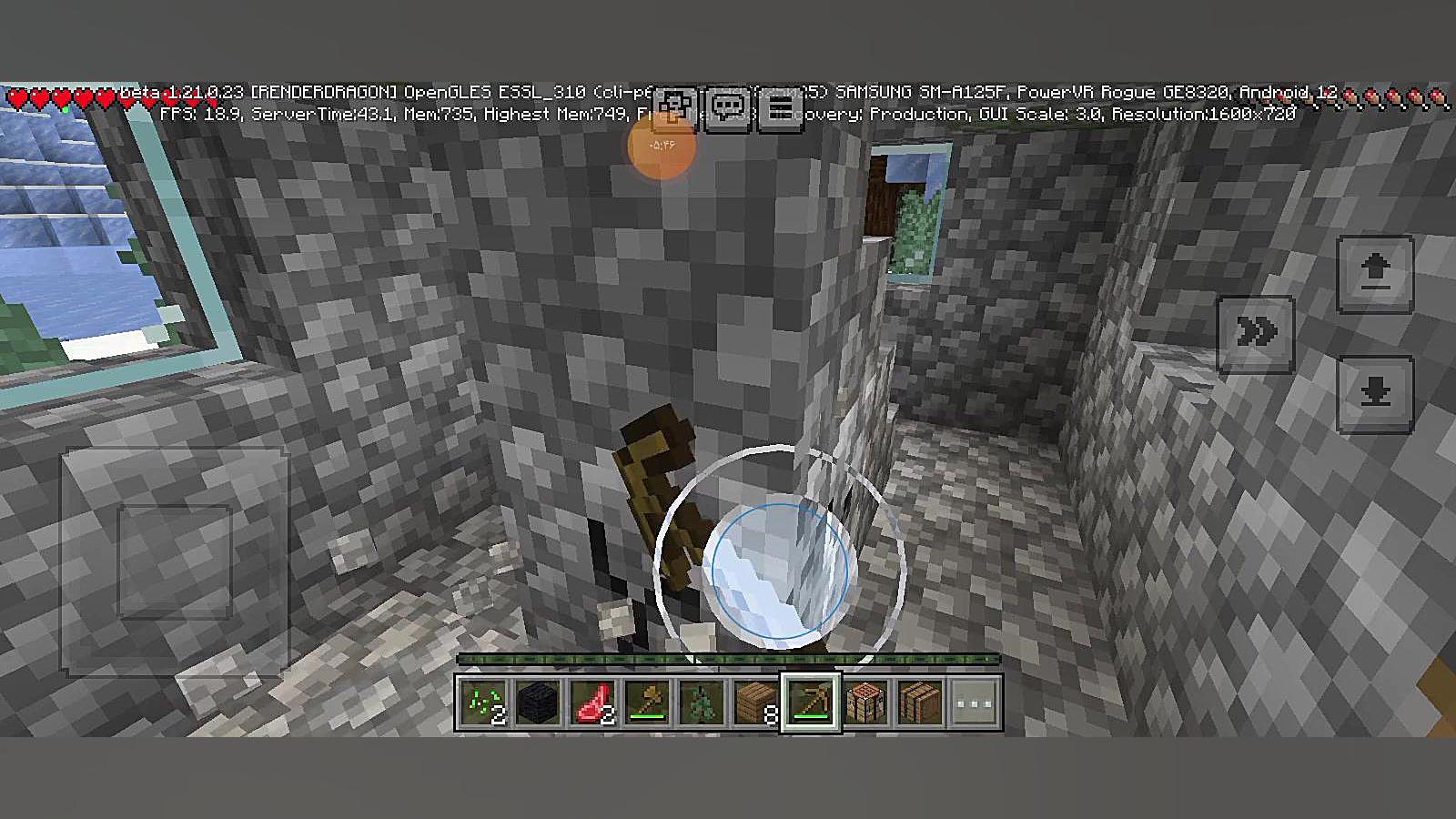Select the black block hotbar slot

click(538, 703)
